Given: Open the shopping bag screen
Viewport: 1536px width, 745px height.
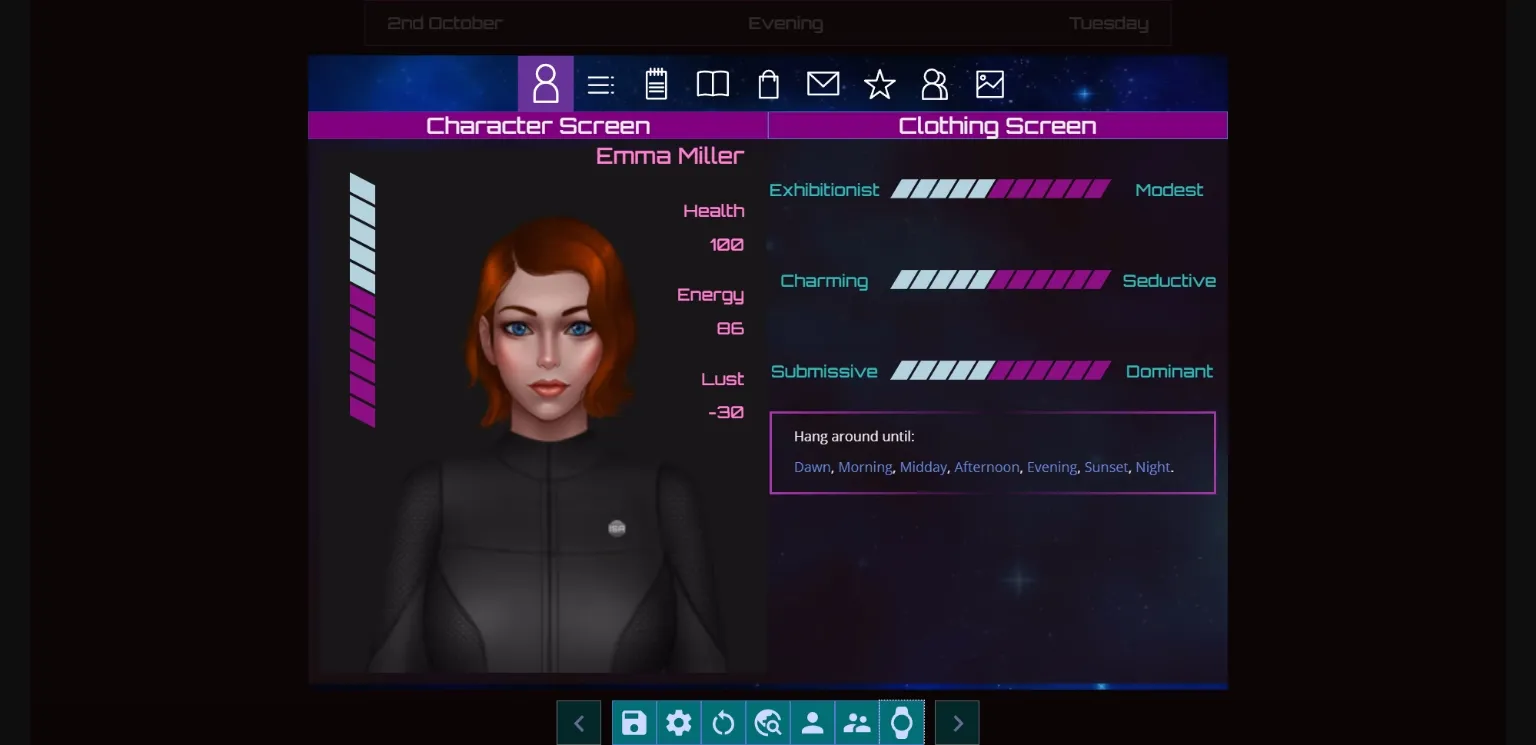Looking at the screenshot, I should pyautogui.click(x=768, y=84).
